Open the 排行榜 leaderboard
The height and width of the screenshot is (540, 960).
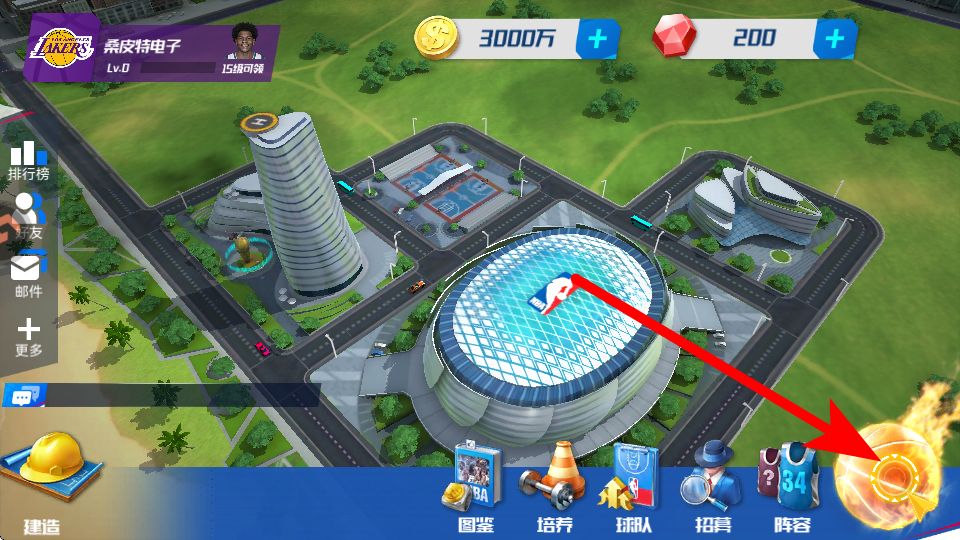pyautogui.click(x=28, y=160)
